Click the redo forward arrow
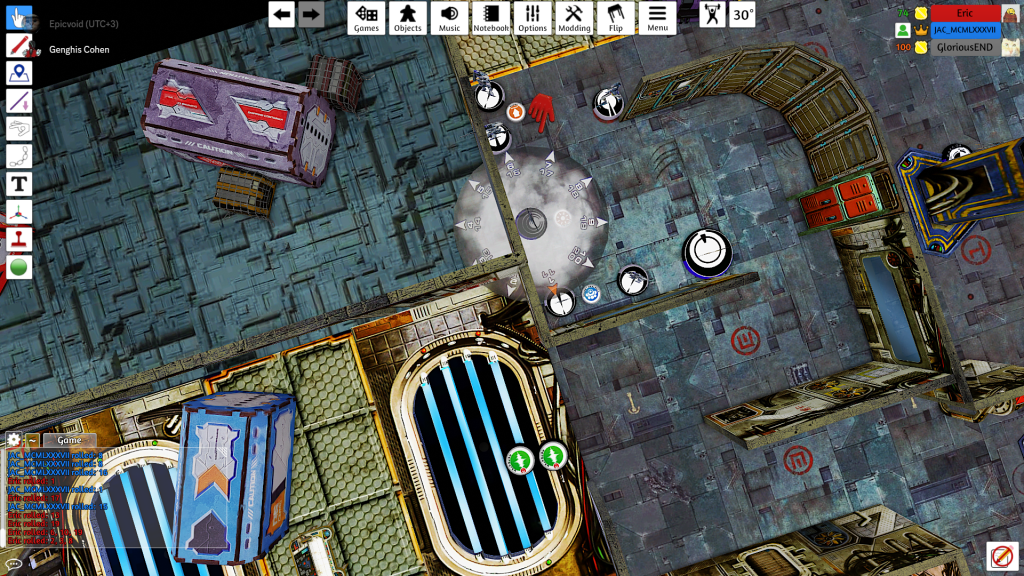Viewport: 1024px width, 576px height. pos(311,14)
